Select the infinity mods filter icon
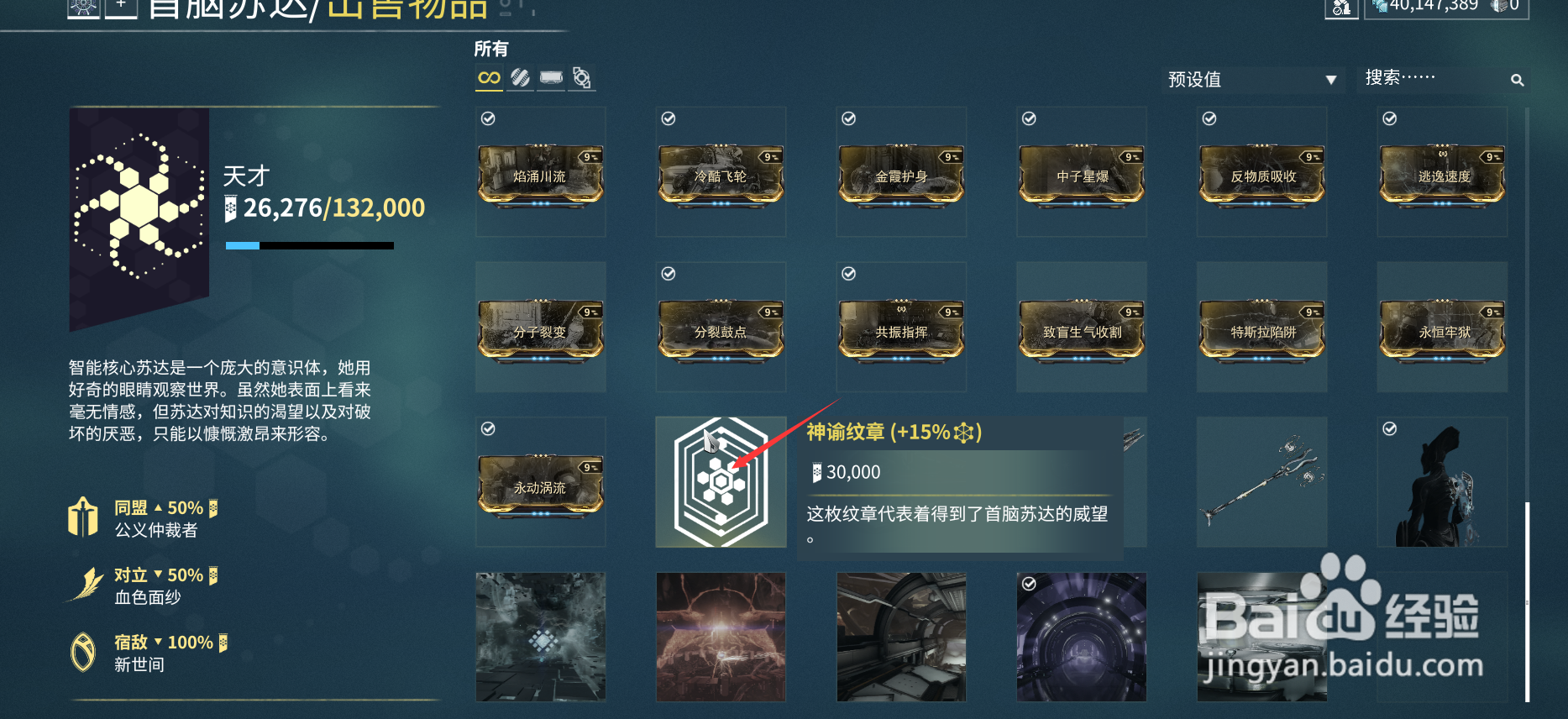The height and width of the screenshot is (719, 1568). pos(489,77)
